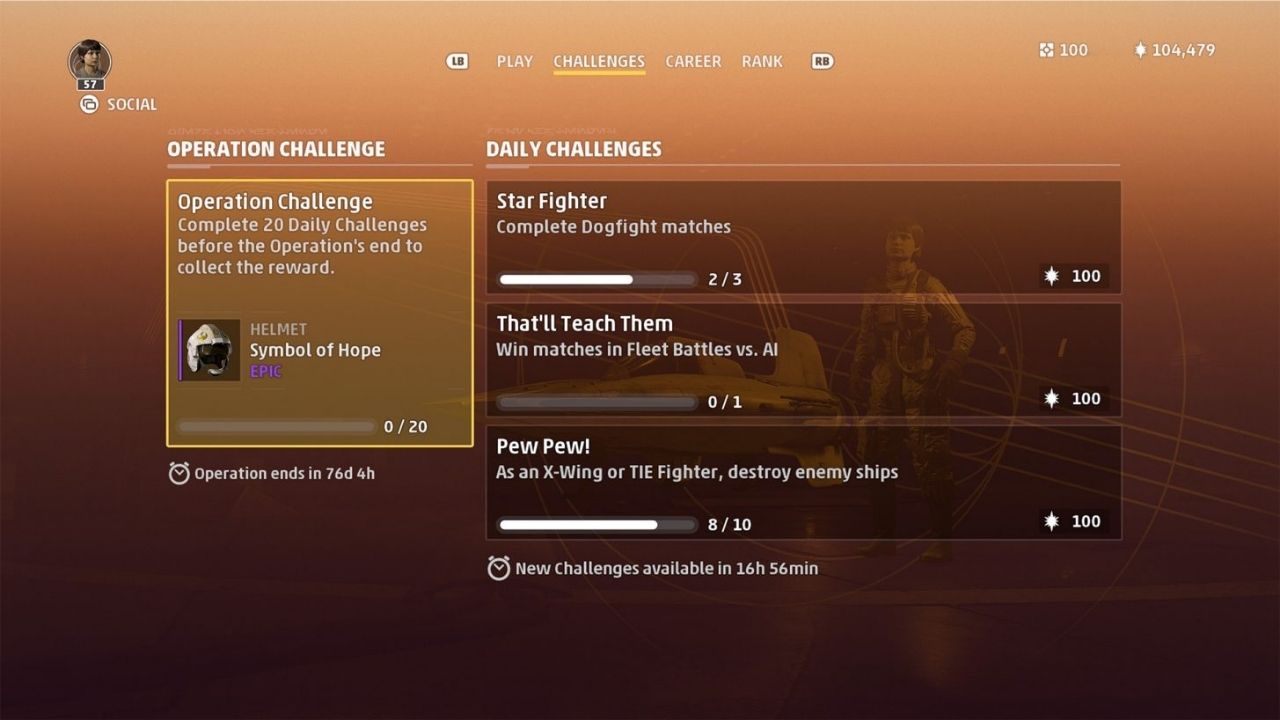
Task: Select the Operation Challenge card
Action: [x=320, y=310]
